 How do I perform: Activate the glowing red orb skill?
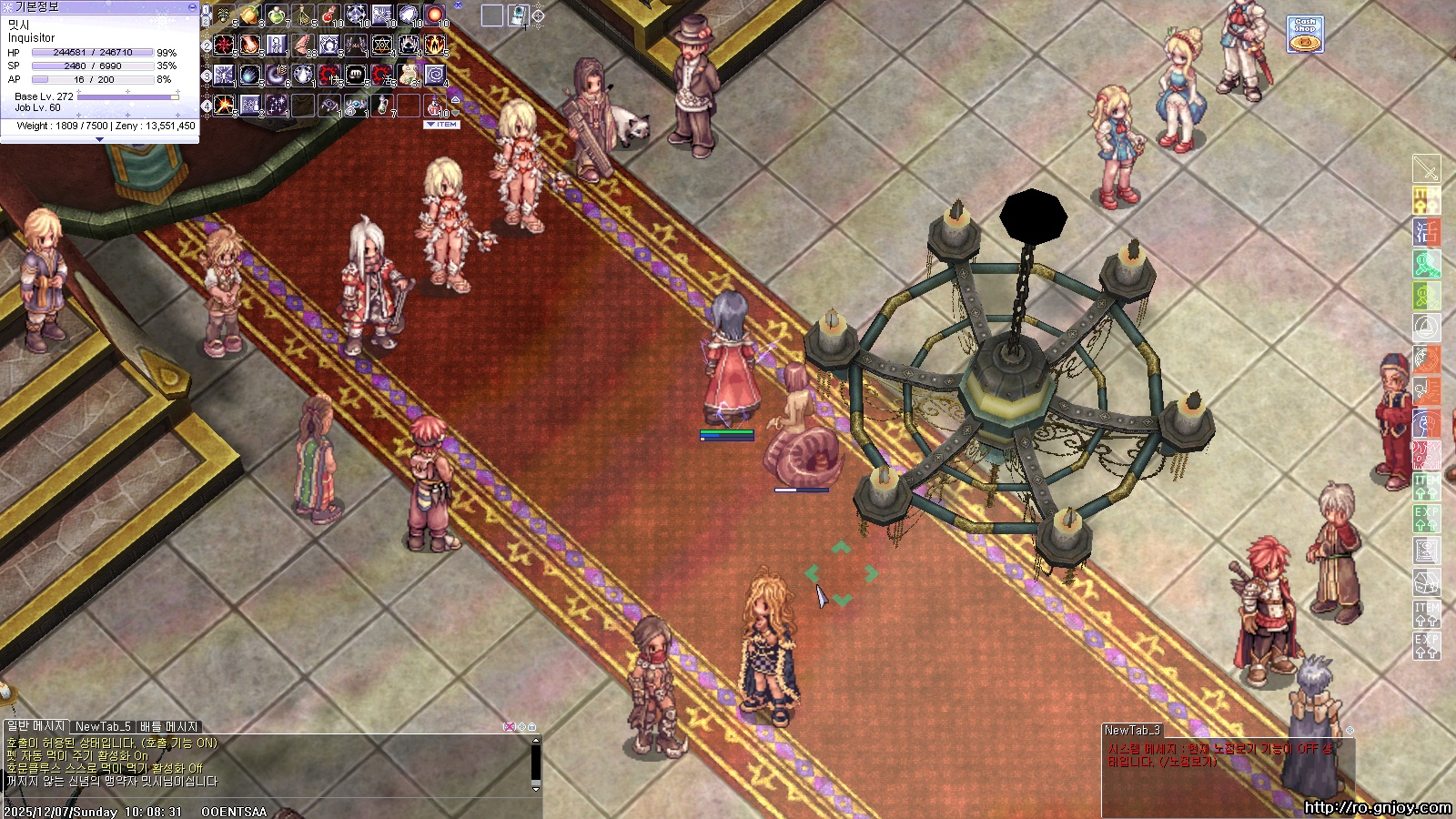click(x=435, y=15)
